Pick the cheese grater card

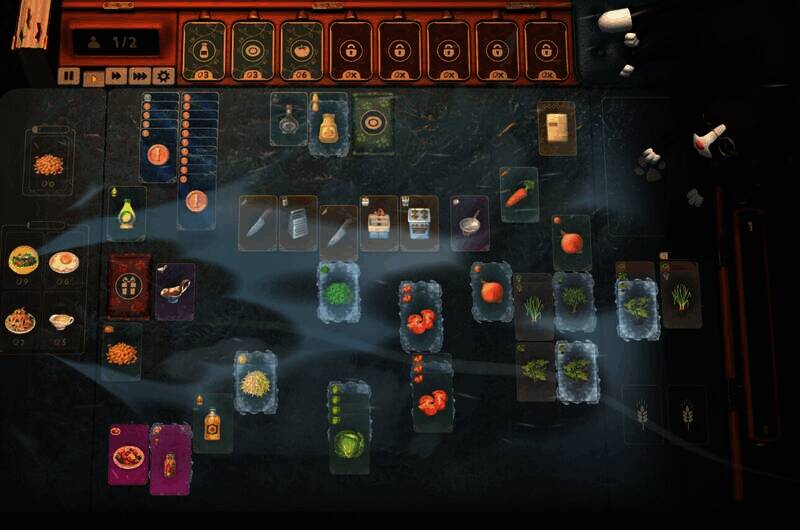298,222
